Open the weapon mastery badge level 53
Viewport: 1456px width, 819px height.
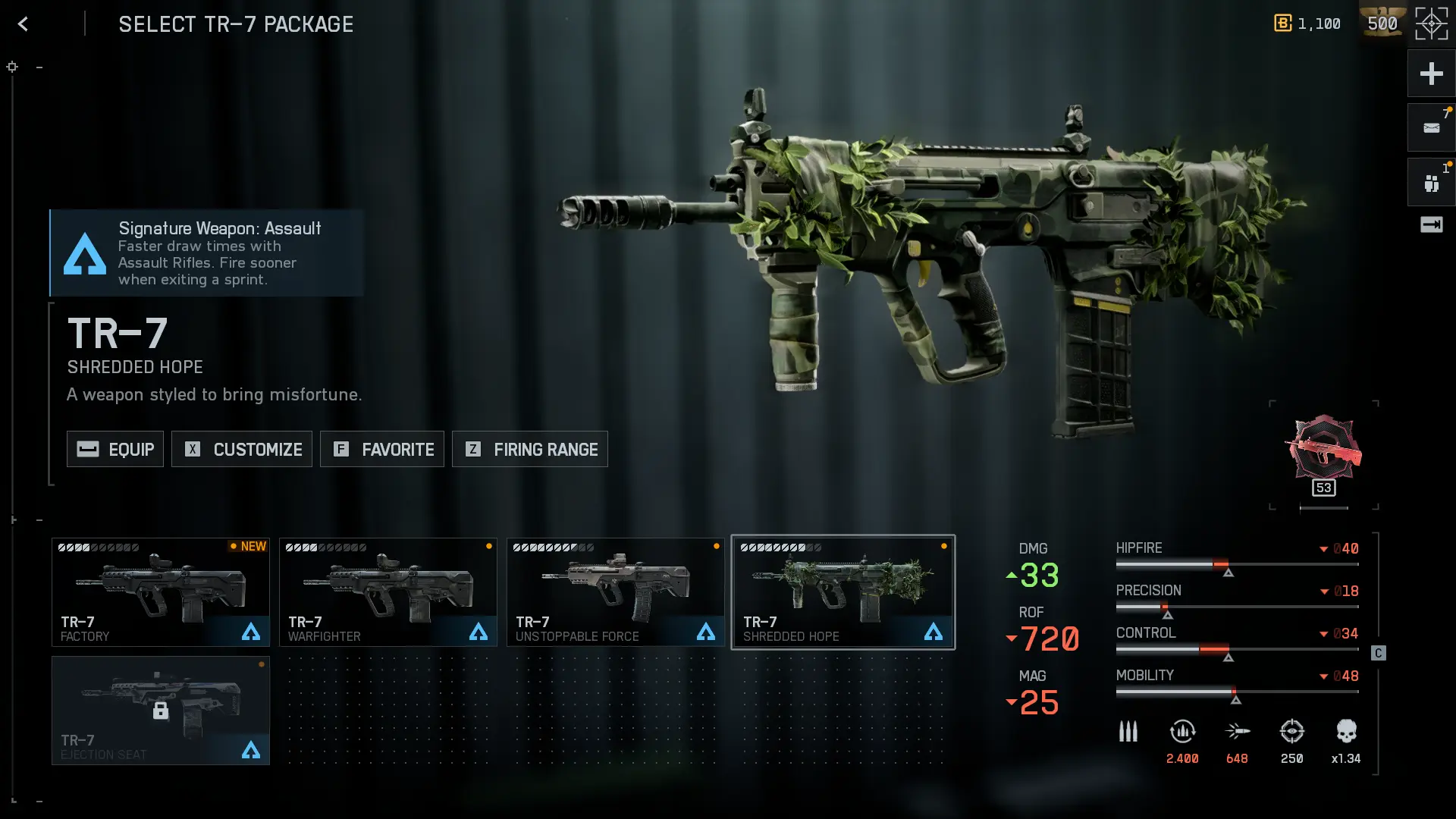(1323, 454)
